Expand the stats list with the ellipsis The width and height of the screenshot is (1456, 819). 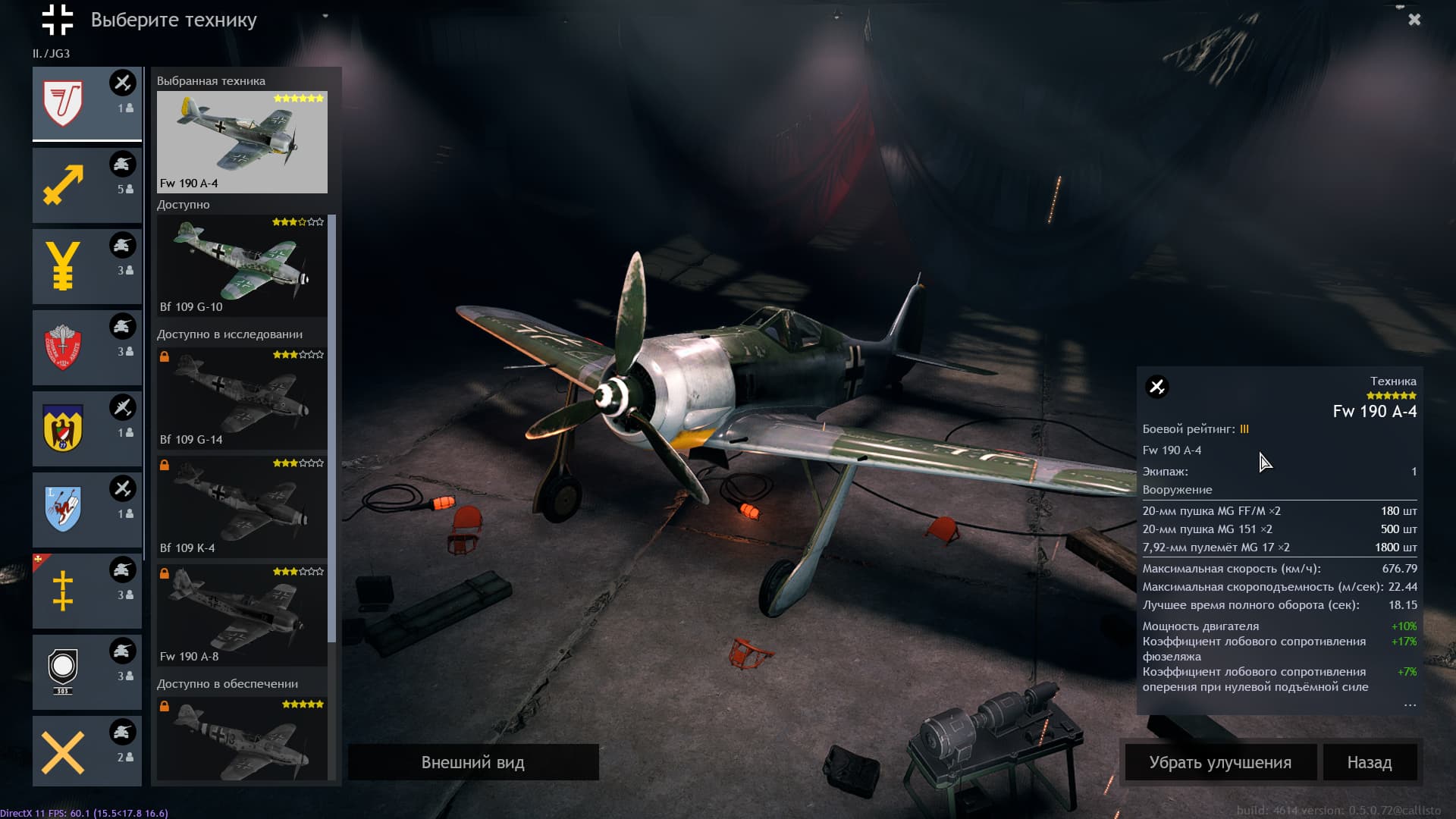1409,705
